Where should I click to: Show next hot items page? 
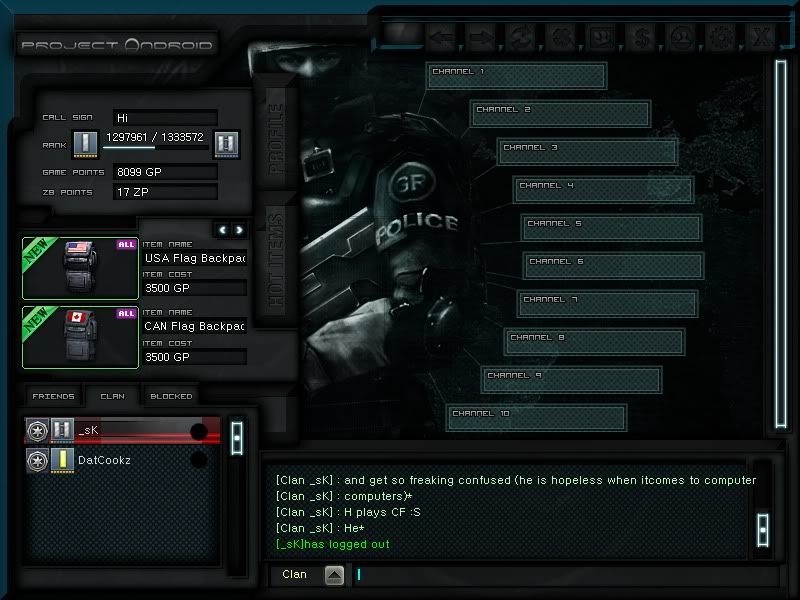239,230
